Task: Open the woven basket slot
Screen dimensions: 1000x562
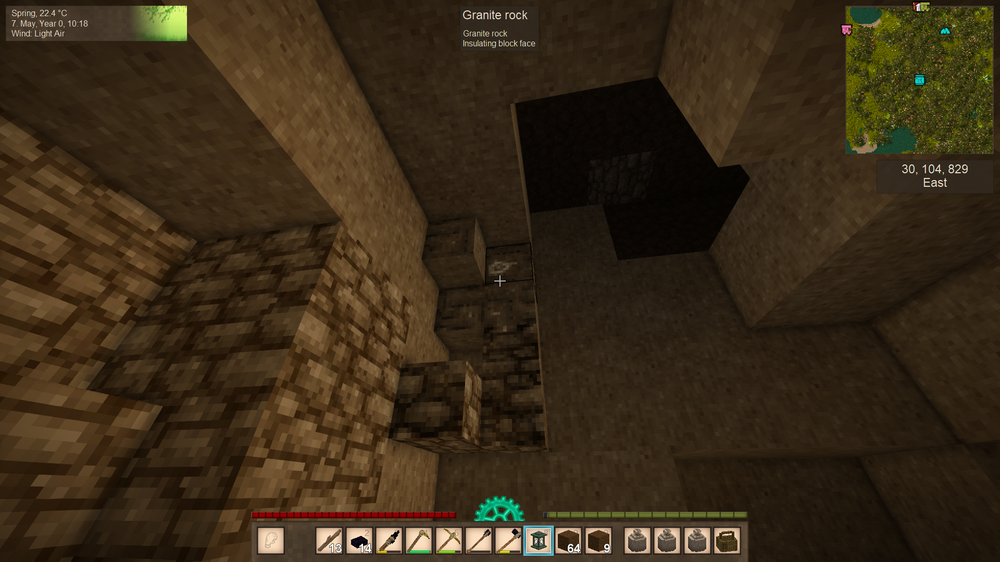Action: (x=727, y=541)
